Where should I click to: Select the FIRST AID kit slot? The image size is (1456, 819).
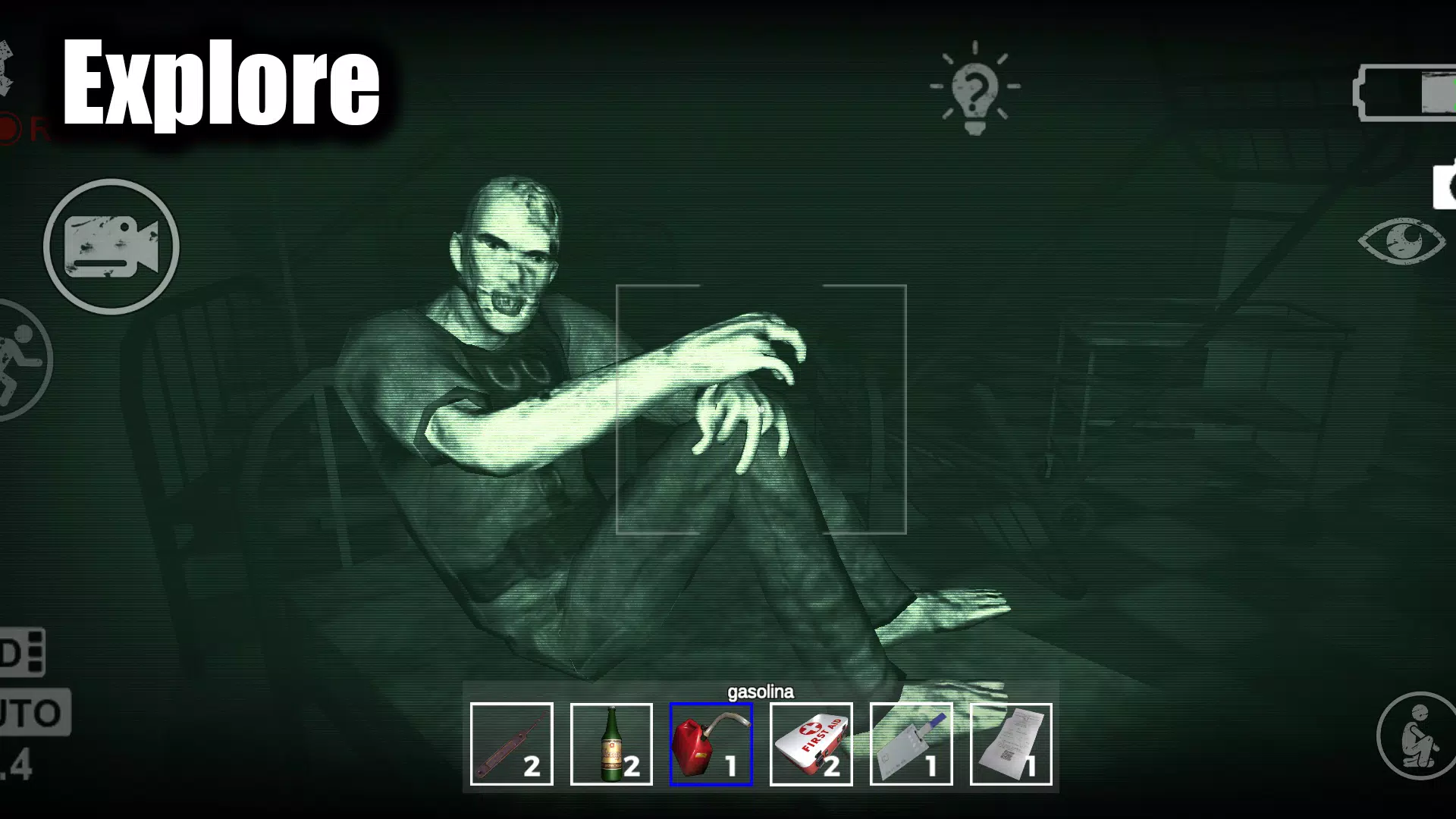pos(811,743)
